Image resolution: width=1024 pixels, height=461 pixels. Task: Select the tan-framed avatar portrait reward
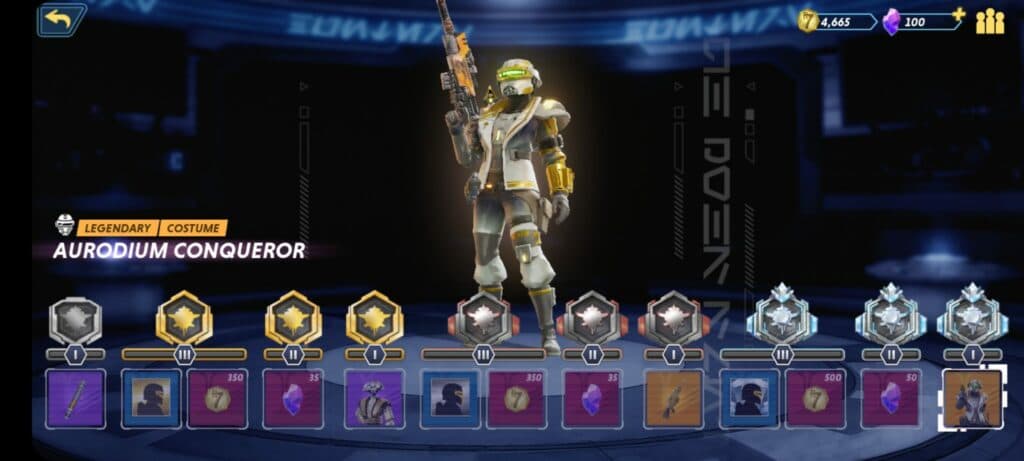tap(152, 398)
